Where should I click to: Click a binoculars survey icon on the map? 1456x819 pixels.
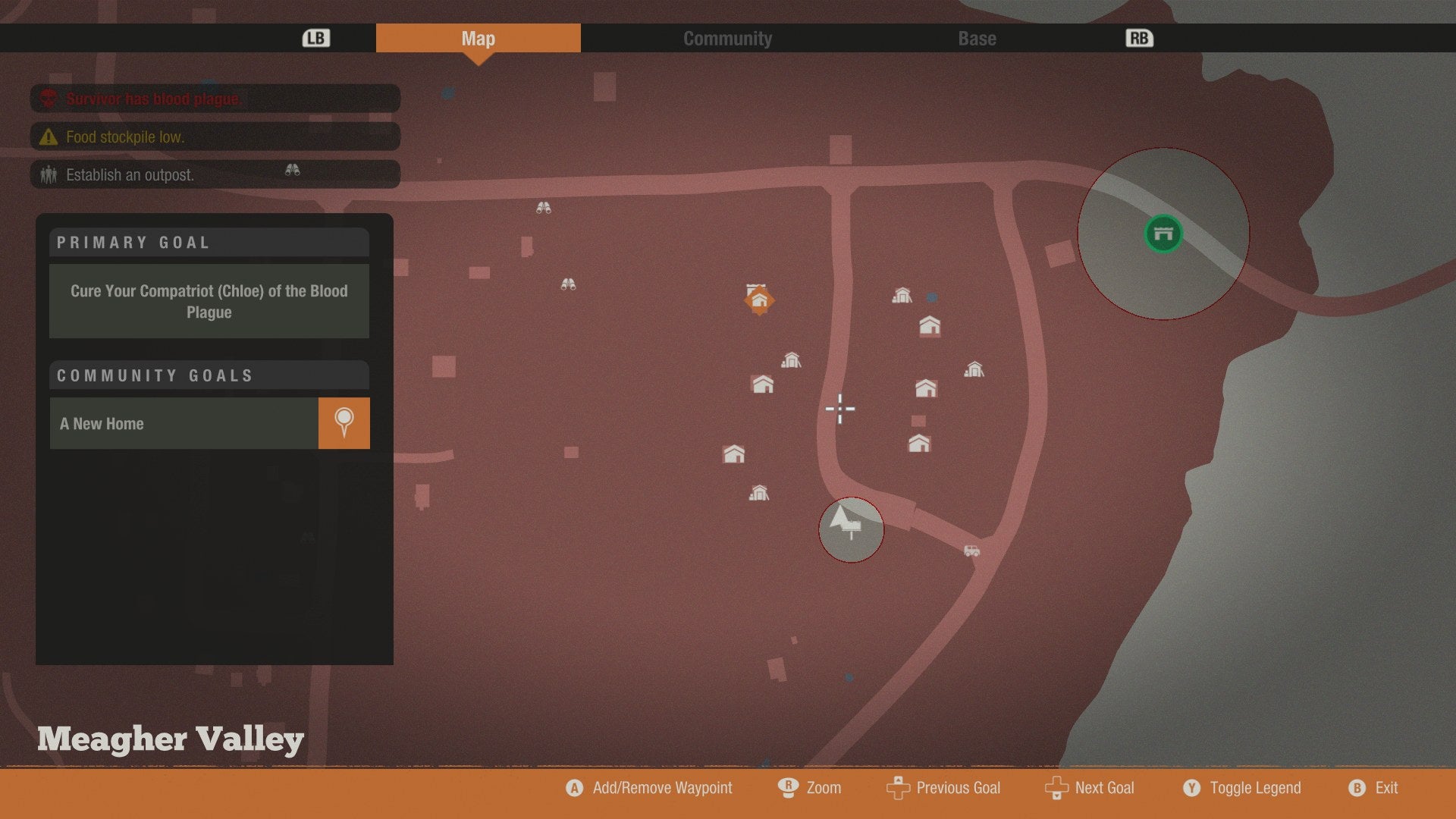(545, 206)
